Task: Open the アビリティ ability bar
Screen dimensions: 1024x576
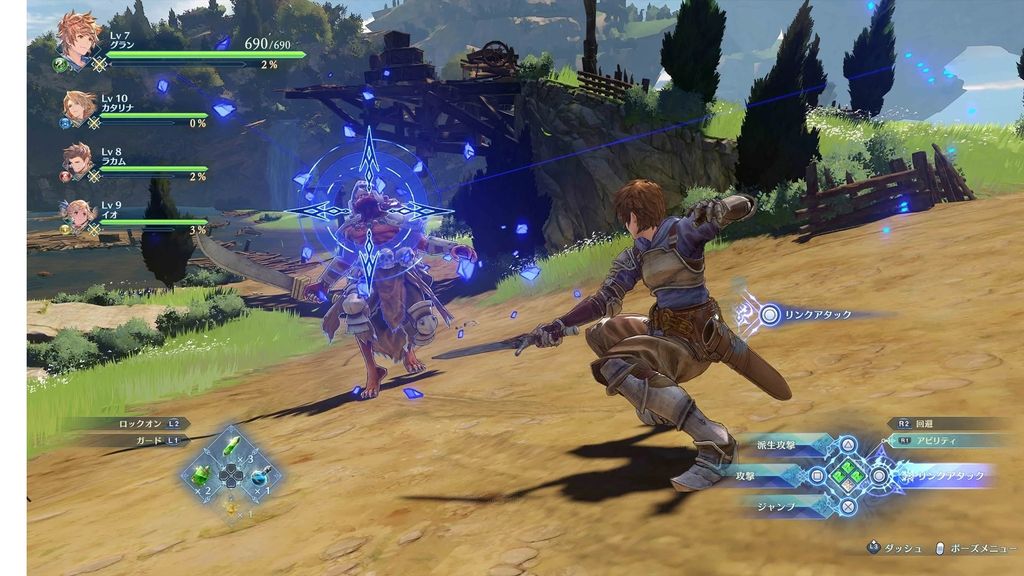Action: (x=945, y=440)
